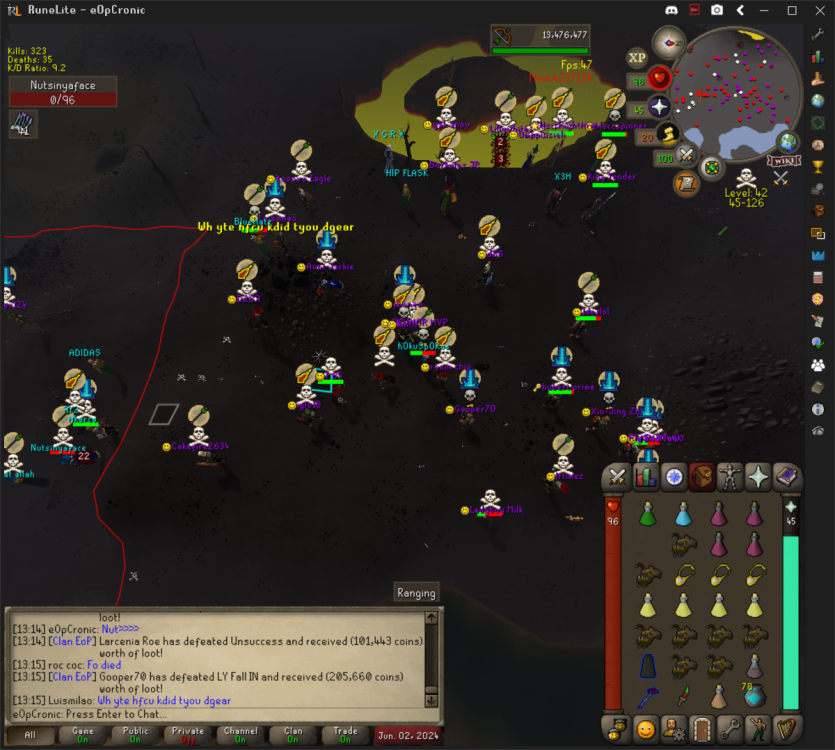Toggle the Private chat filter
Image resolution: width=835 pixels, height=750 pixels.
click(189, 736)
